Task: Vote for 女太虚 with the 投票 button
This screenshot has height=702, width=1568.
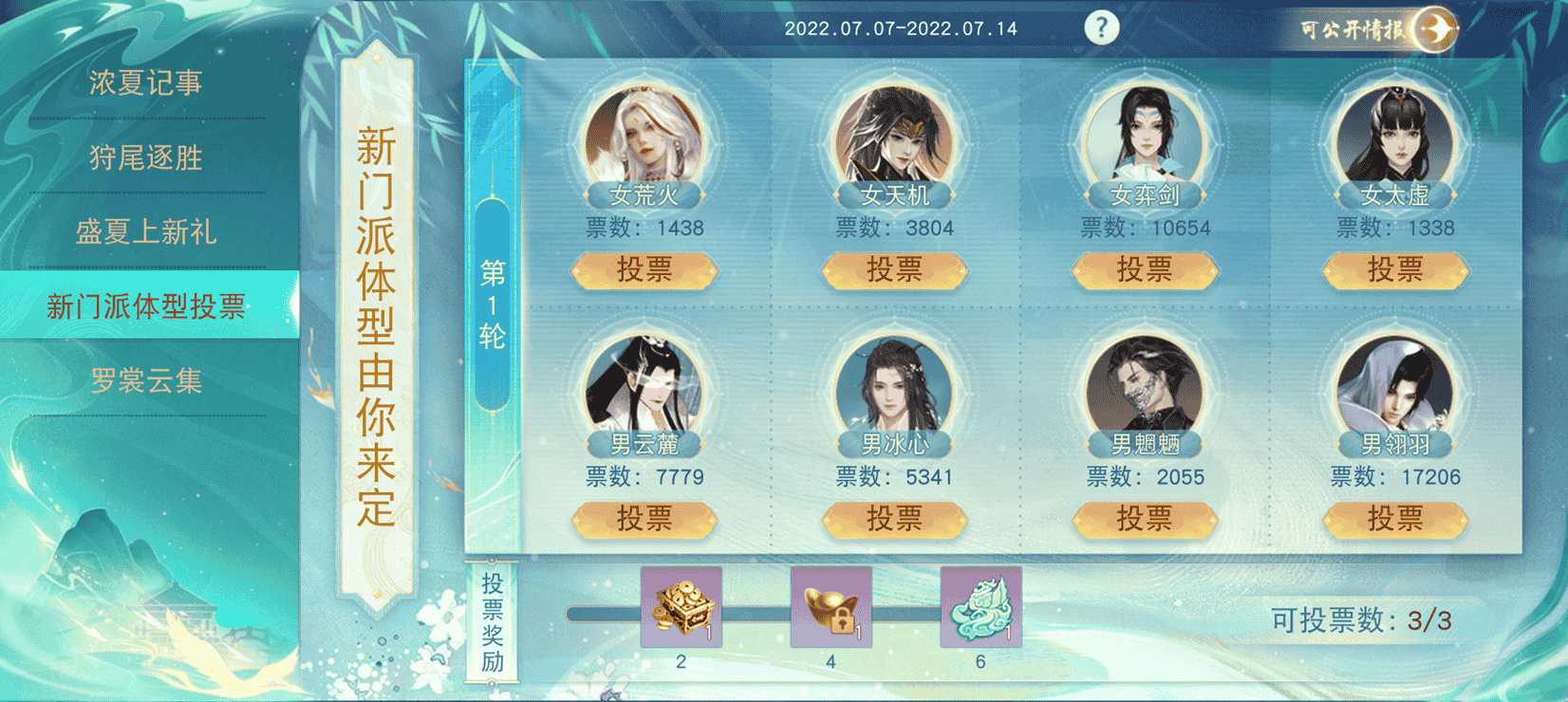Action: tap(1393, 270)
